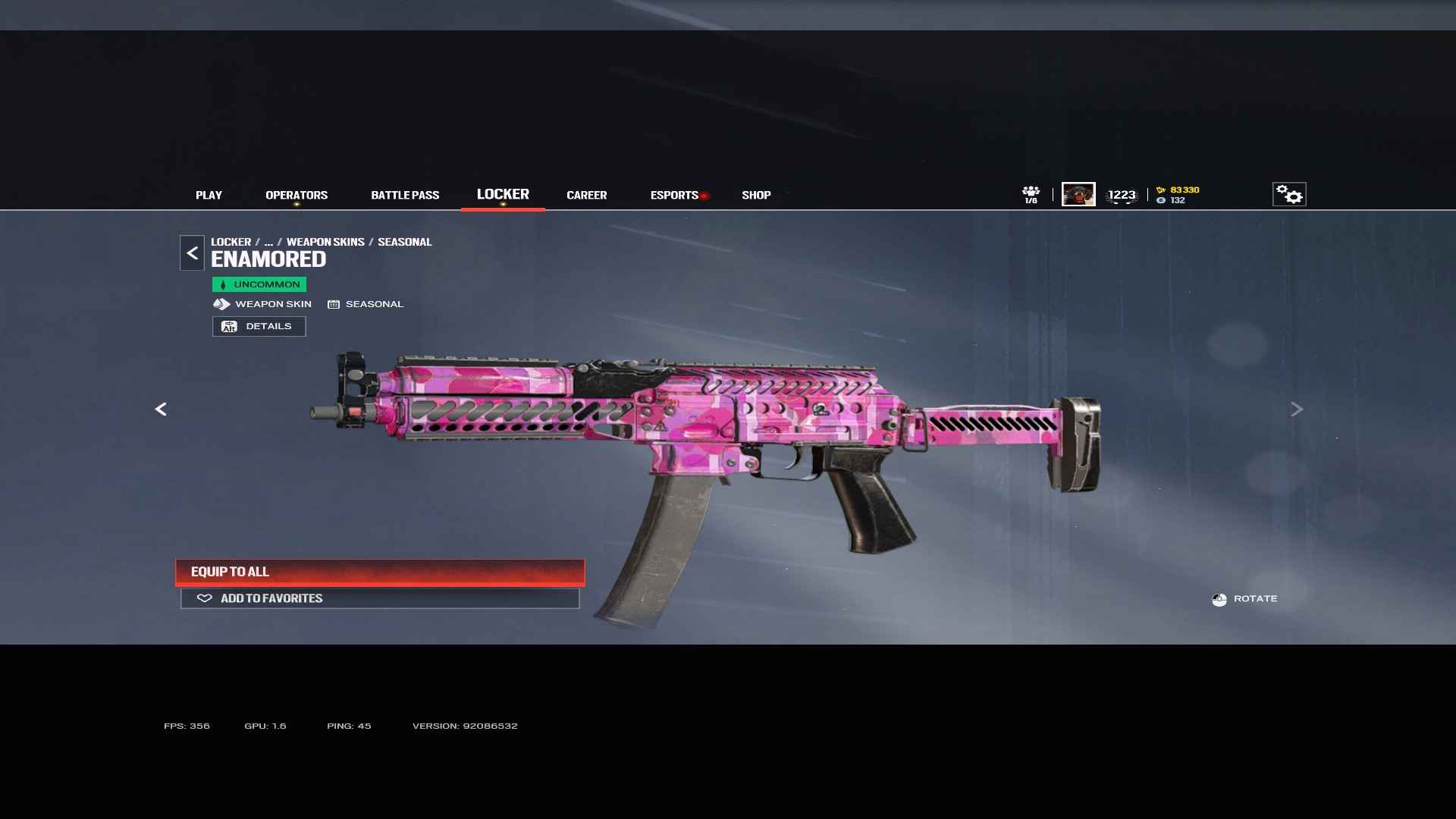Open the Play tab
This screenshot has width=1456, height=819.
pyautogui.click(x=209, y=195)
